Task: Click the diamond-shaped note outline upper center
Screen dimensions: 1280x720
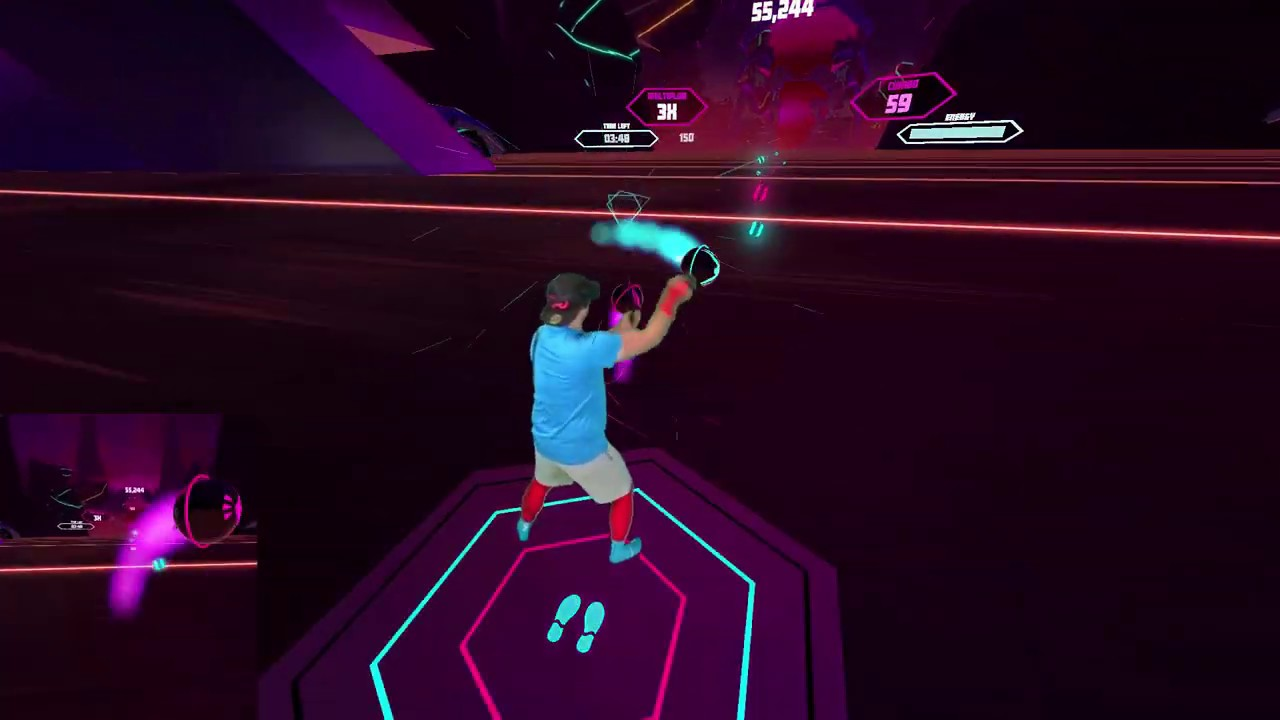Action: (627, 205)
